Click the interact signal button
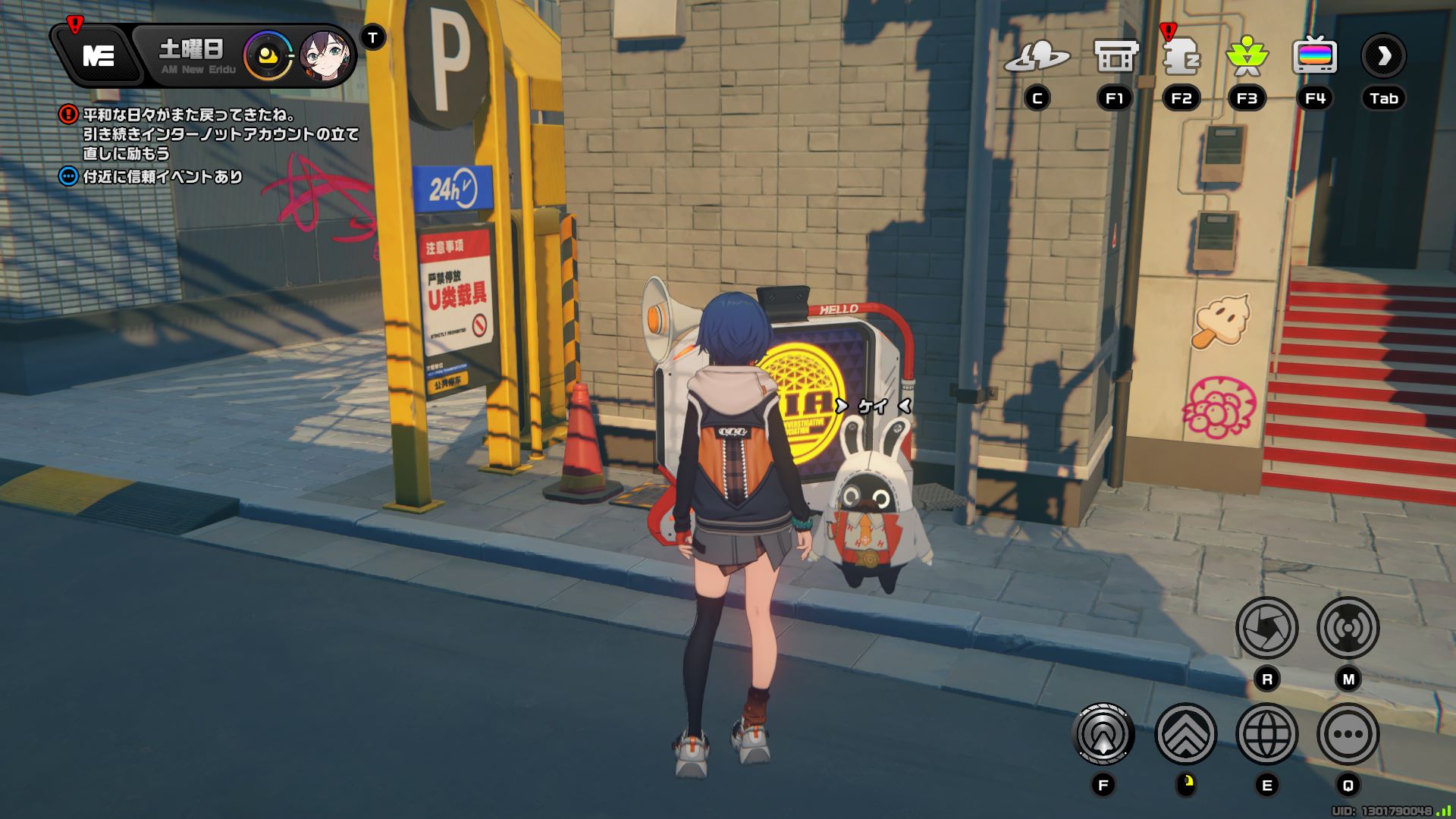The image size is (1456, 819). (1103, 734)
